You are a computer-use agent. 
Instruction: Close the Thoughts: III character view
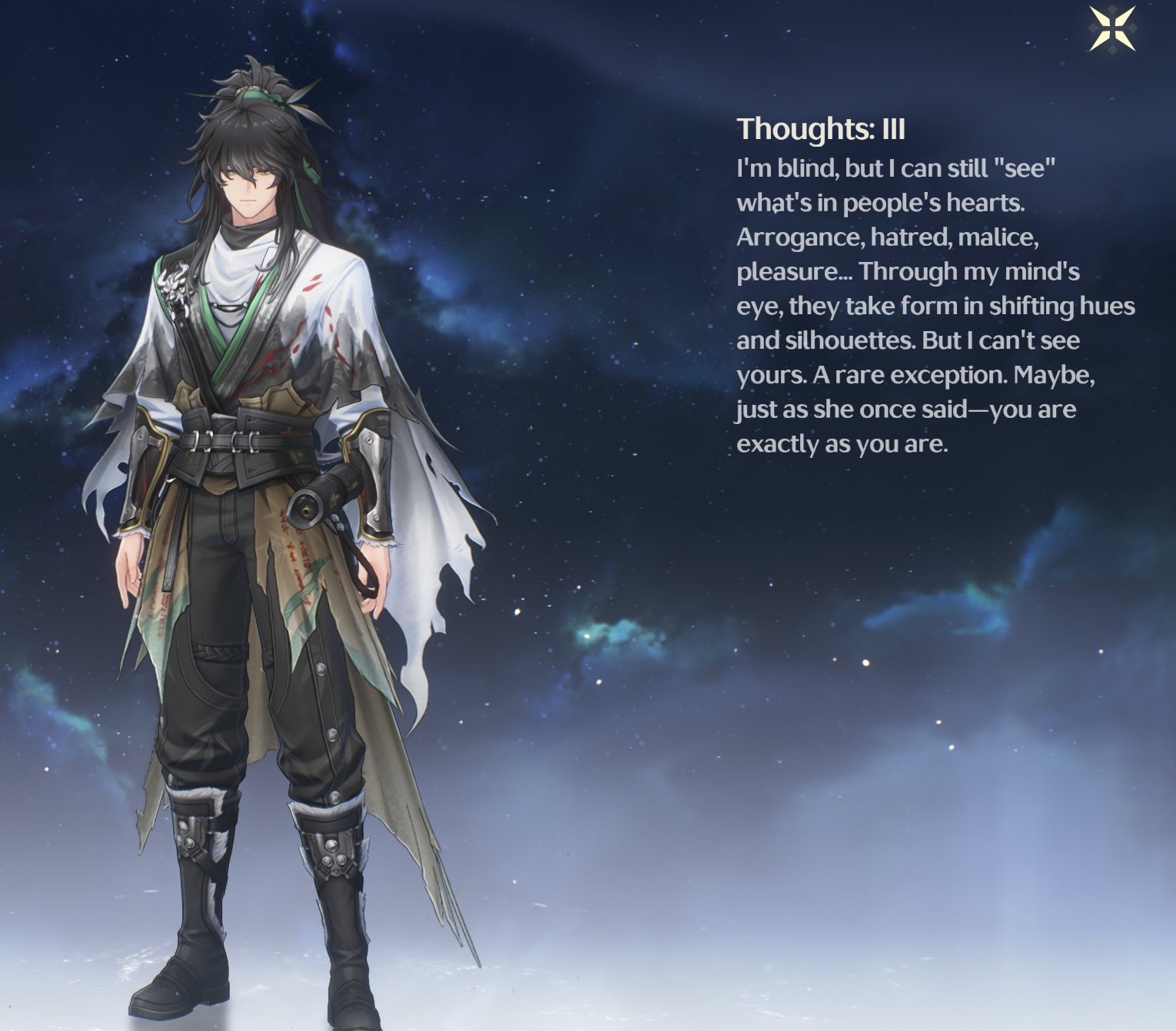tap(1112, 30)
